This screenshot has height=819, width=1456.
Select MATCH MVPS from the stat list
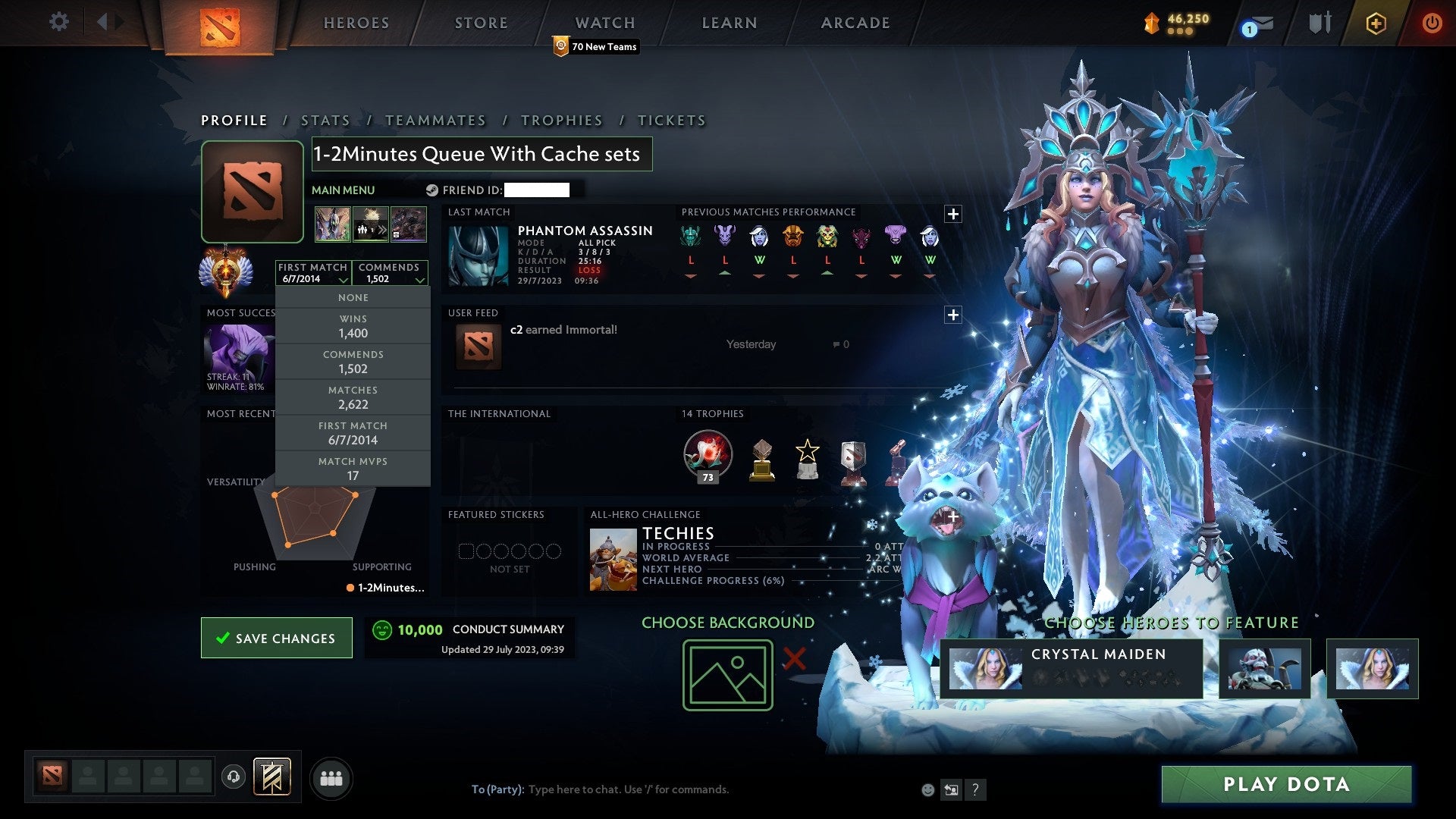pos(353,468)
